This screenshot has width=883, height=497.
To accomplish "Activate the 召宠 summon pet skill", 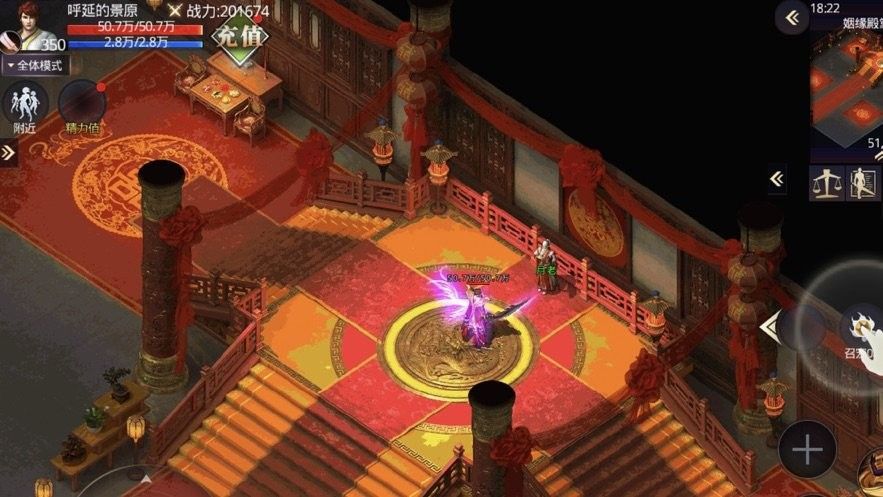I will click(863, 332).
